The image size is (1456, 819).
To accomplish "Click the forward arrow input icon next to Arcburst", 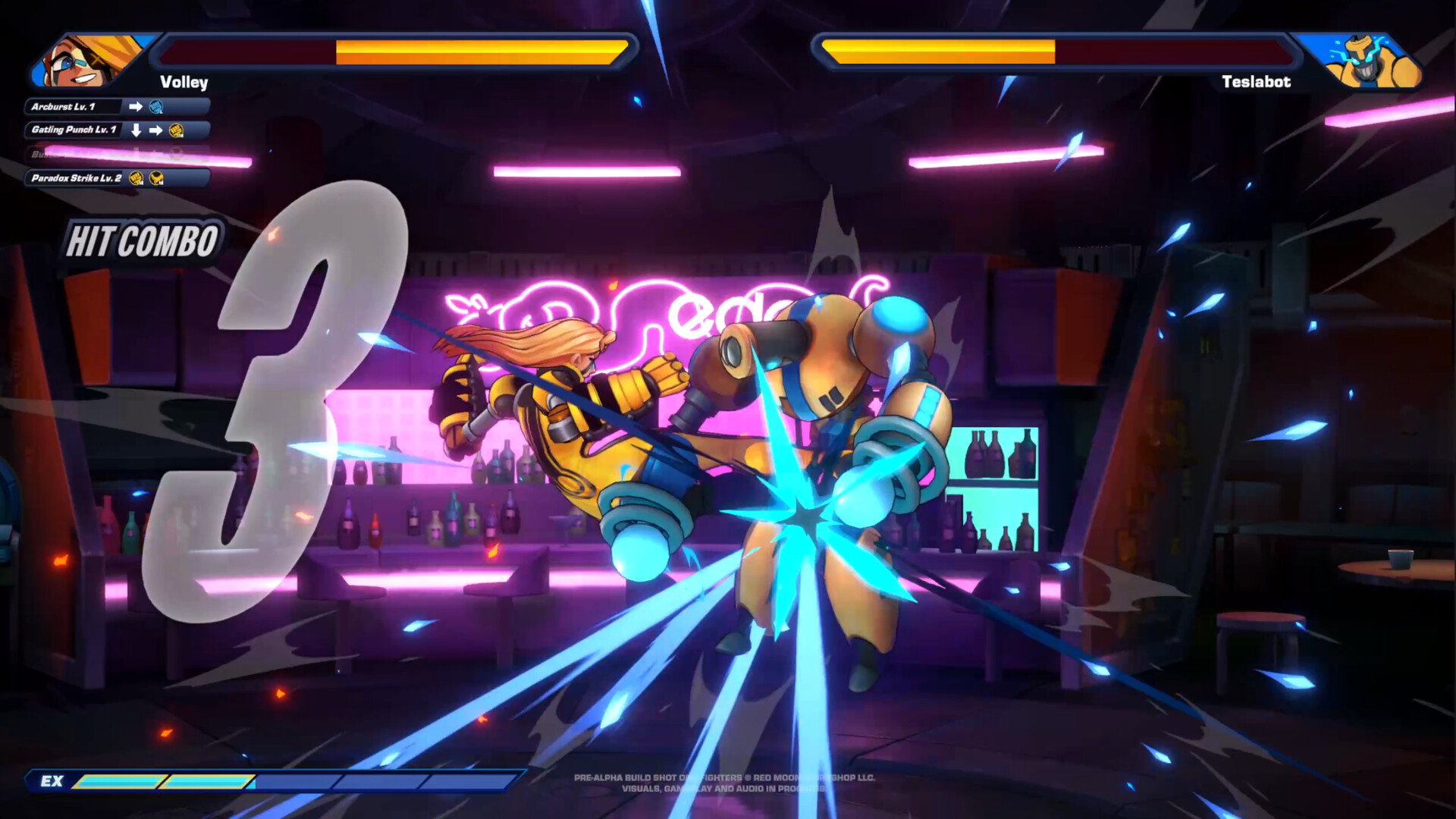I will (x=136, y=107).
